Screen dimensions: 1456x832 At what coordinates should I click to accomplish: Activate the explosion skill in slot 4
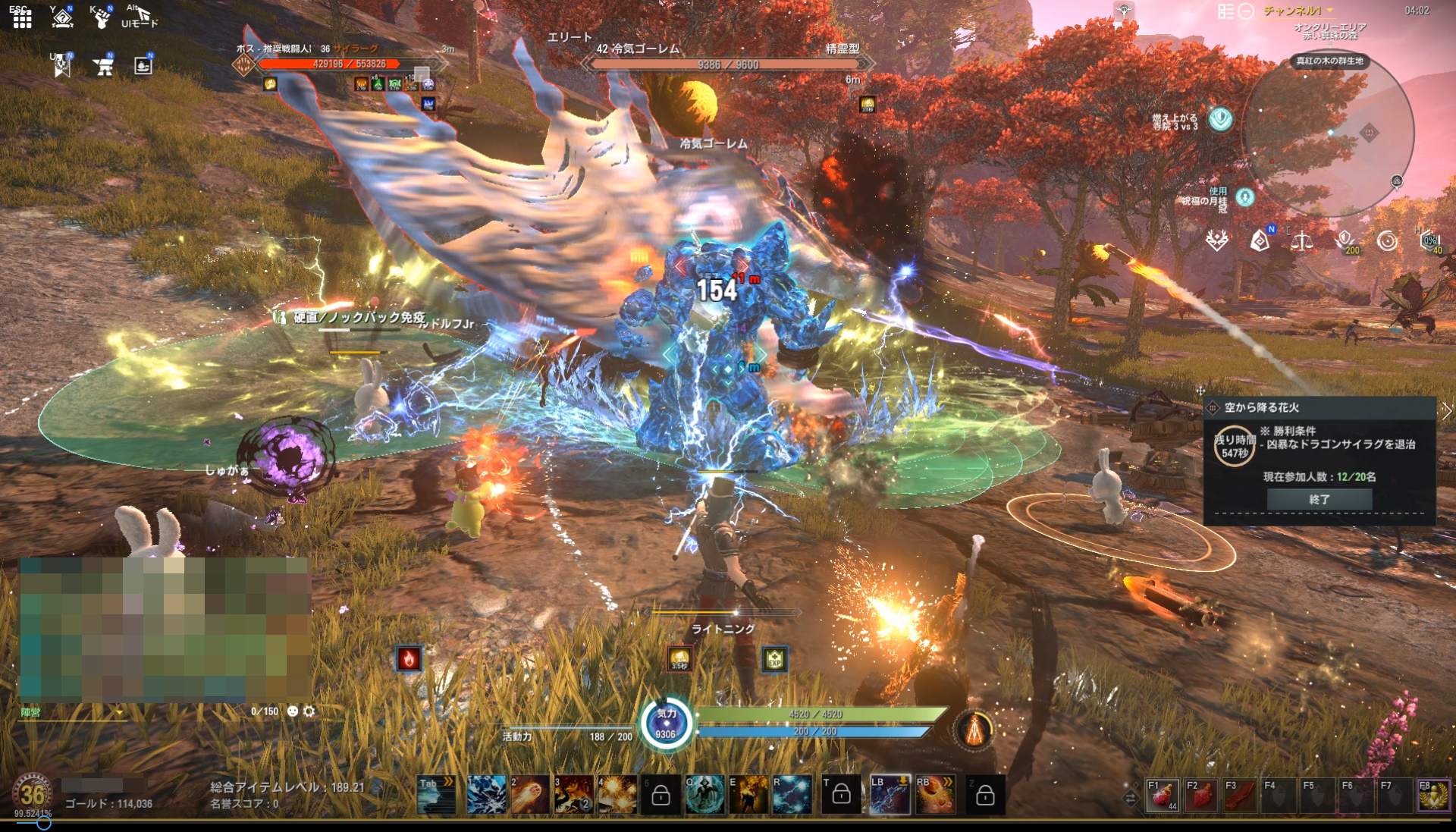[x=617, y=794]
